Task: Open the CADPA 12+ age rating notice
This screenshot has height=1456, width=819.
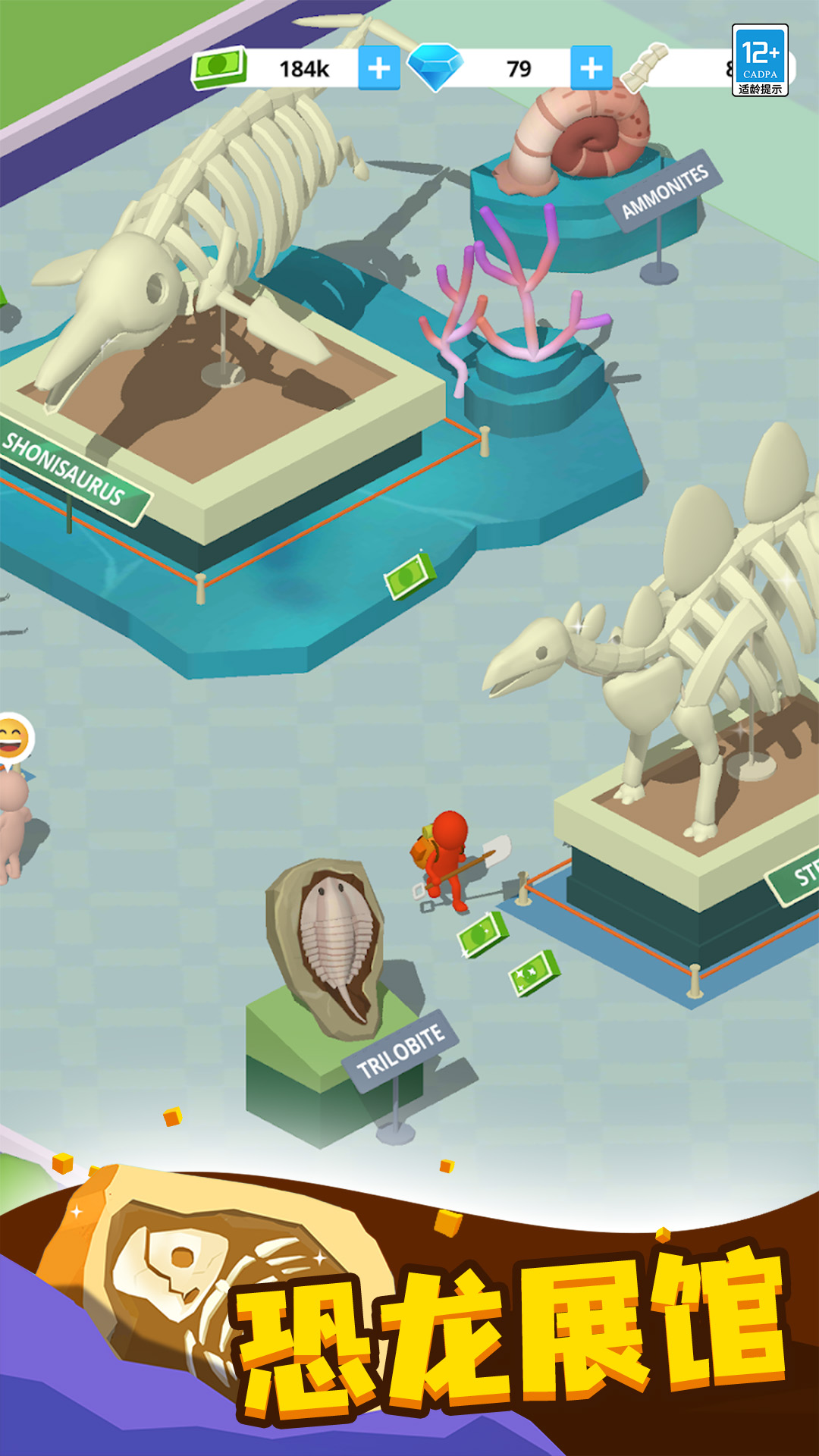Action: pos(760,60)
